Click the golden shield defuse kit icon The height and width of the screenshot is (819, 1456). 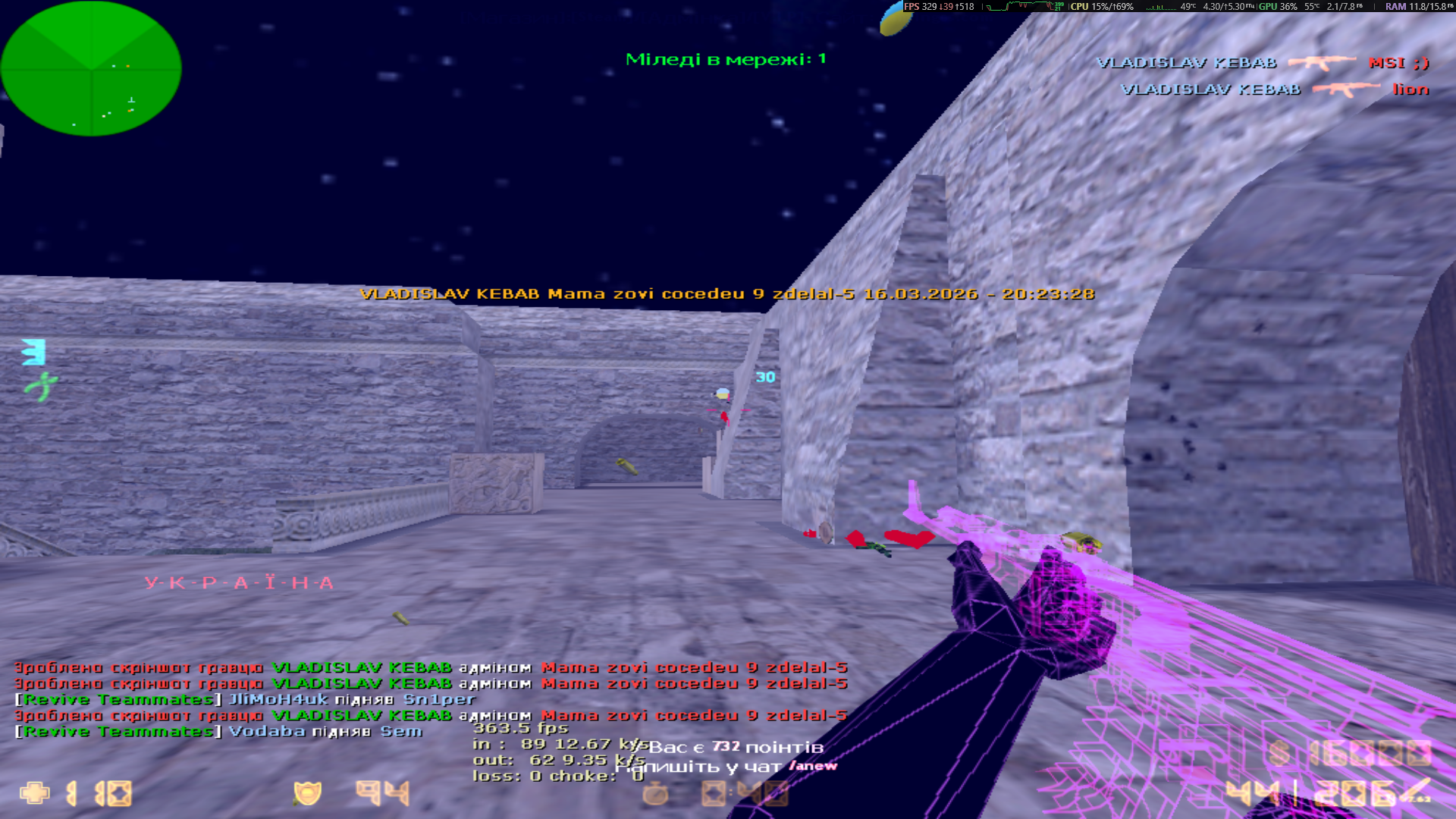click(x=308, y=793)
